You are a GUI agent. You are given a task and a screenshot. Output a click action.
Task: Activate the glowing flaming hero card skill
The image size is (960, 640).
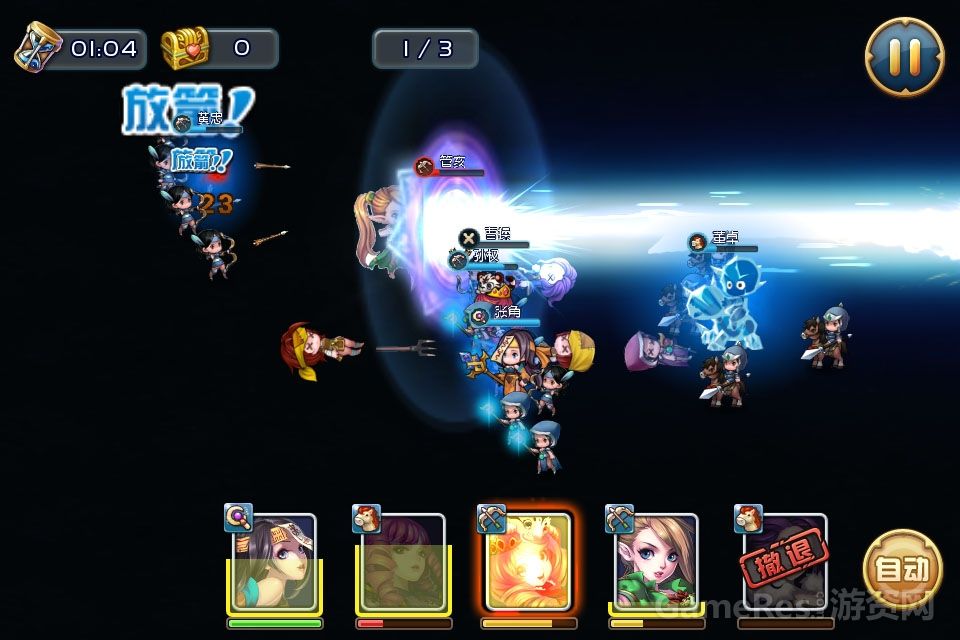click(527, 560)
